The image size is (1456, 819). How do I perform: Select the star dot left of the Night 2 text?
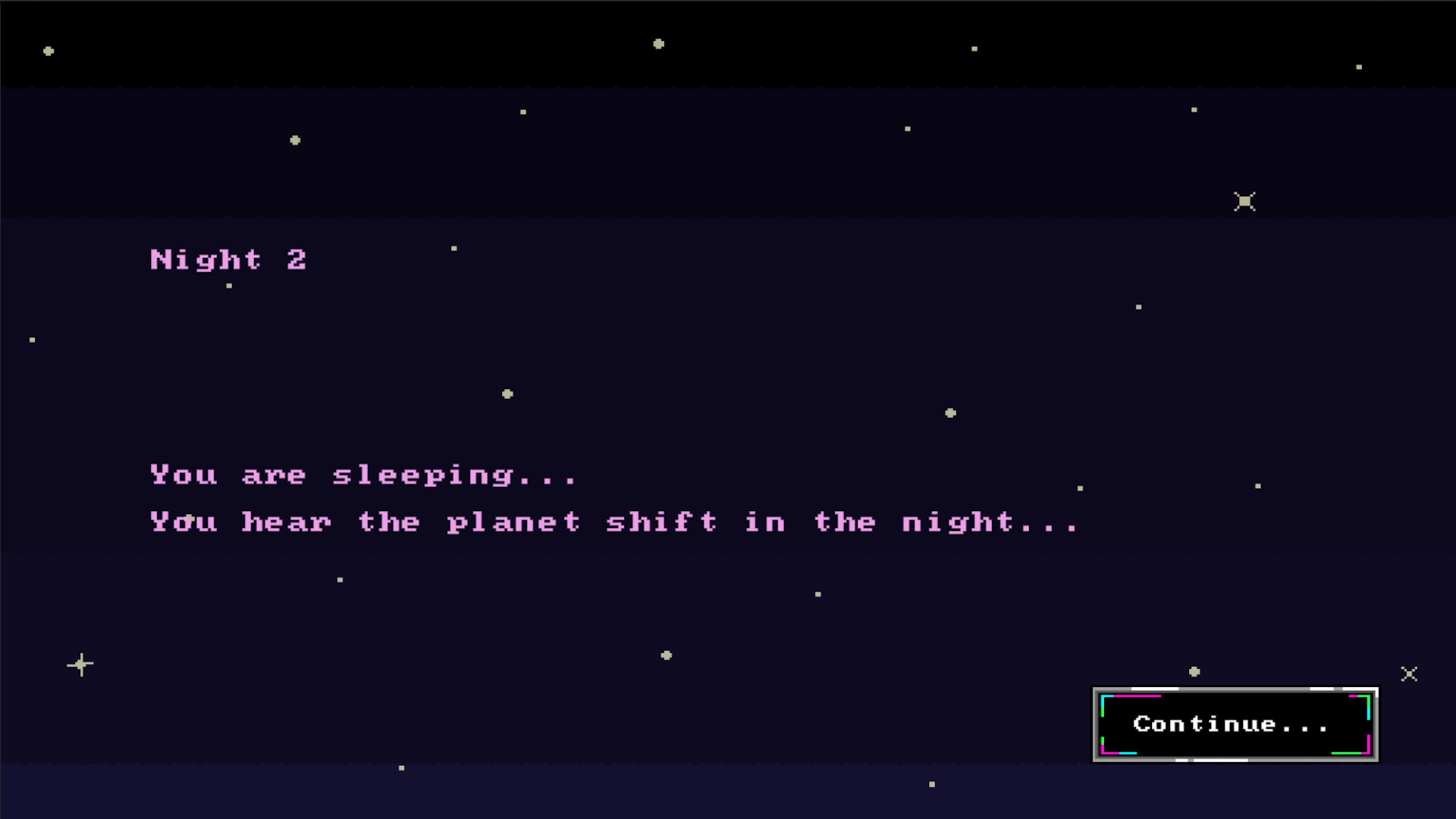click(x=228, y=285)
